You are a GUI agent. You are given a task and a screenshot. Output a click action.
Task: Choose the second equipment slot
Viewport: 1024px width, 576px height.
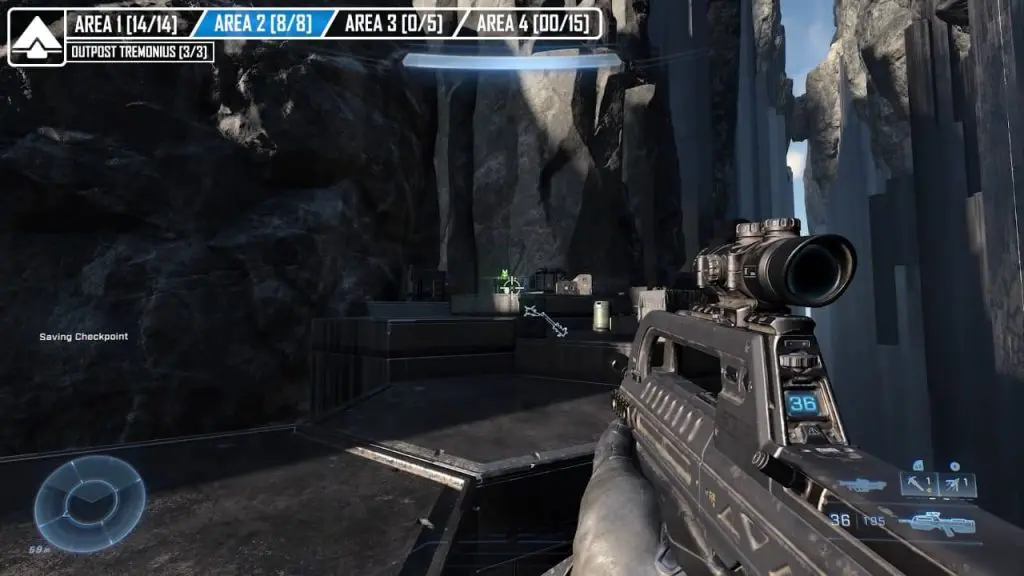[958, 484]
